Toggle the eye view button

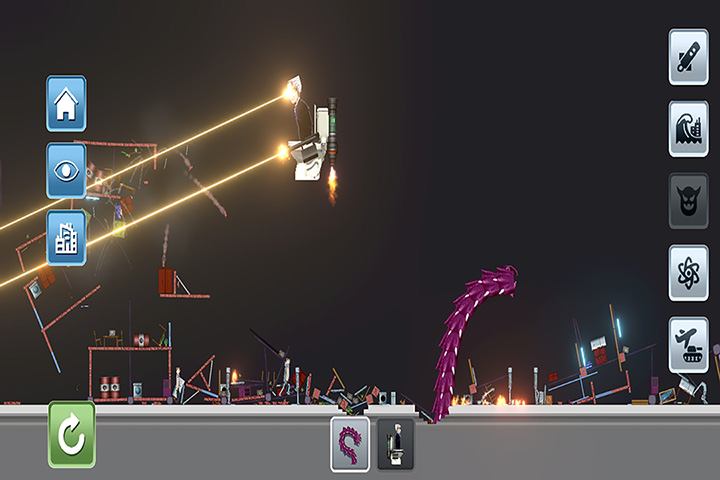click(x=66, y=170)
